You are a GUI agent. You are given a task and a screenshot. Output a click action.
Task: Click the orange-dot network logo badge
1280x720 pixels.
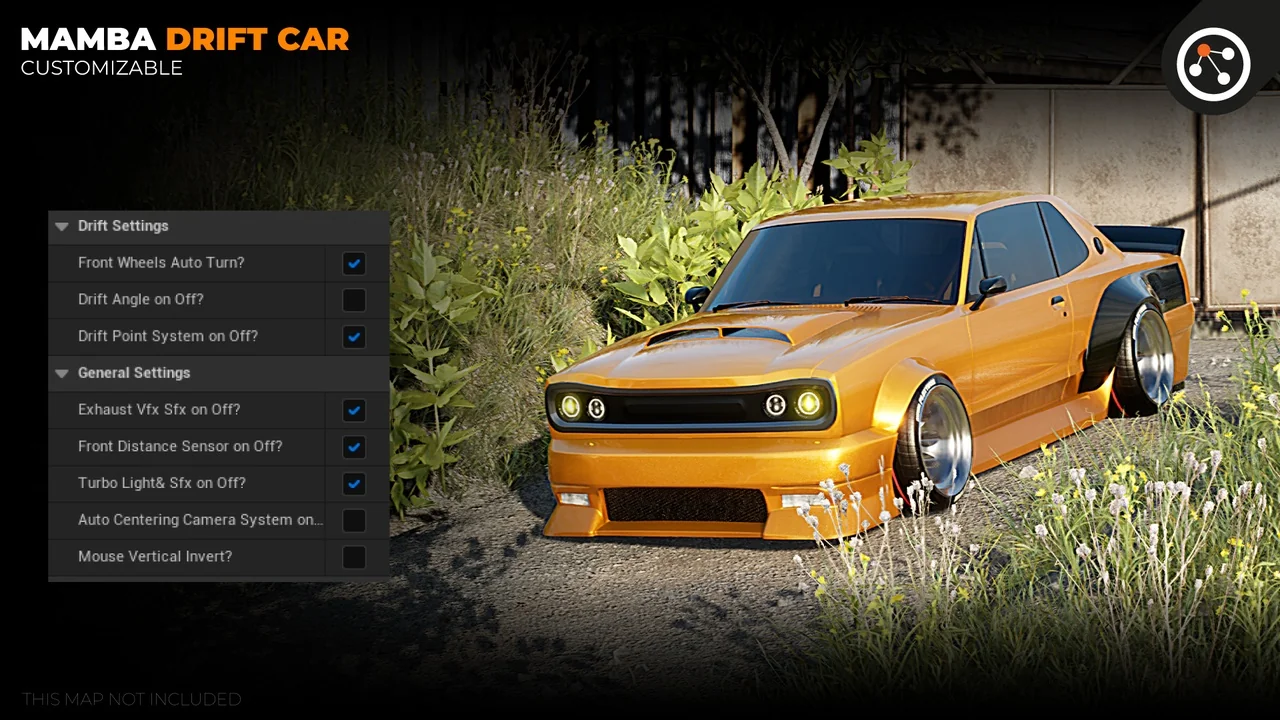pyautogui.click(x=1213, y=64)
